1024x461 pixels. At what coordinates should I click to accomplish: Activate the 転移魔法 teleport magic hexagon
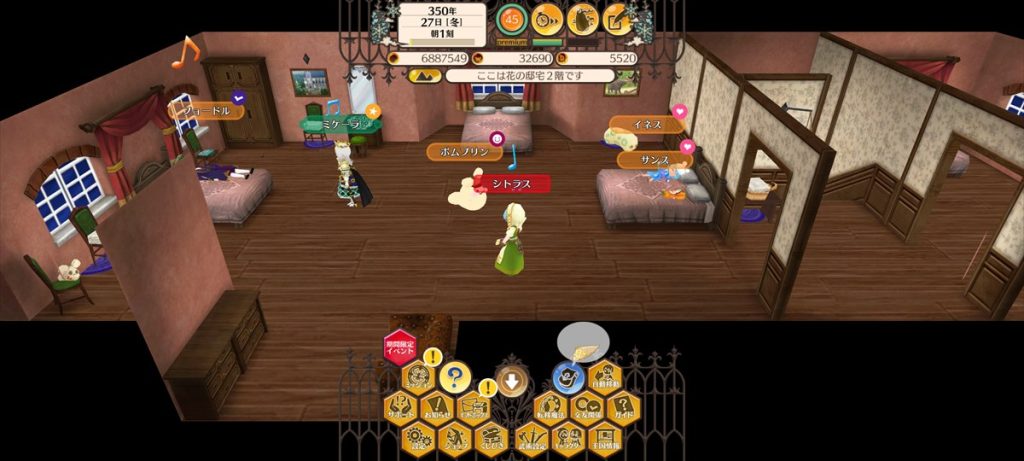(550, 407)
